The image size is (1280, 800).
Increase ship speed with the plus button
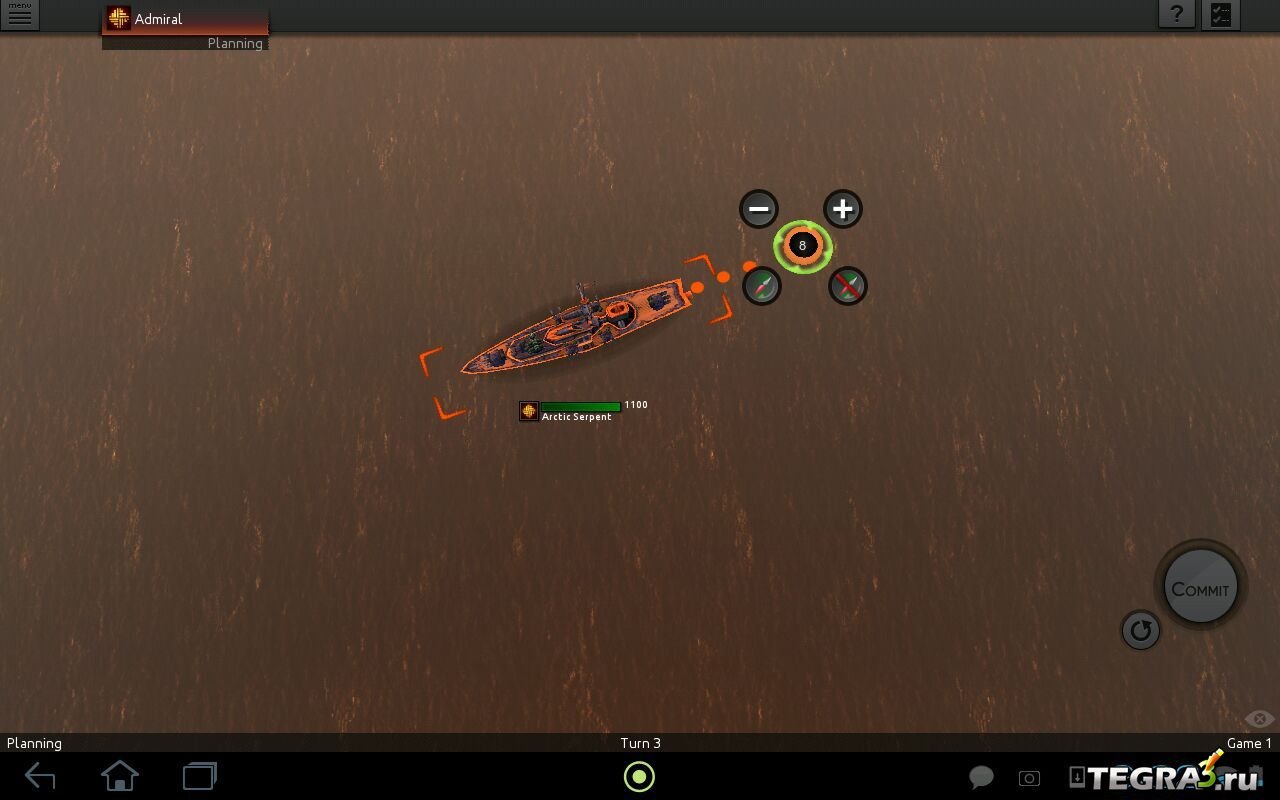coord(843,209)
